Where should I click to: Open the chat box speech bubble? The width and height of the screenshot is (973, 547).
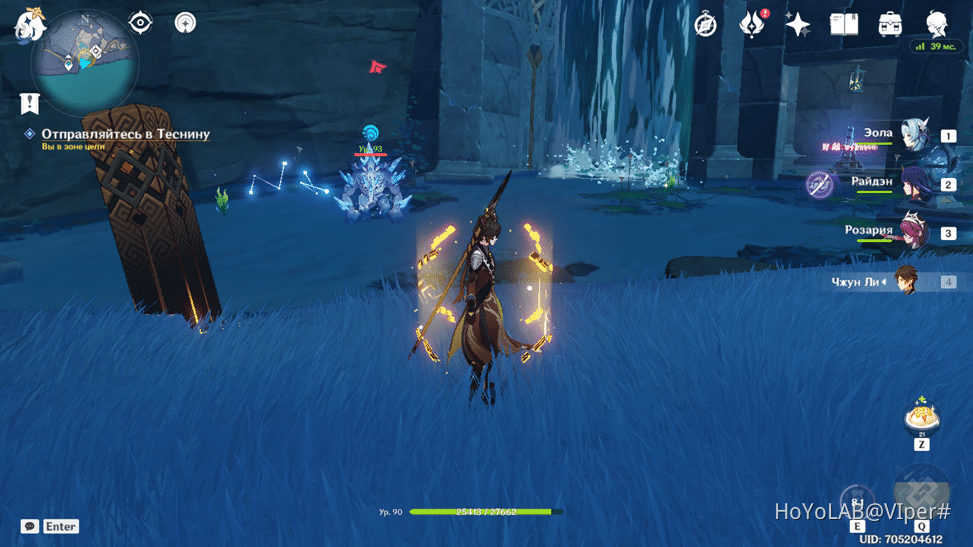(30, 526)
